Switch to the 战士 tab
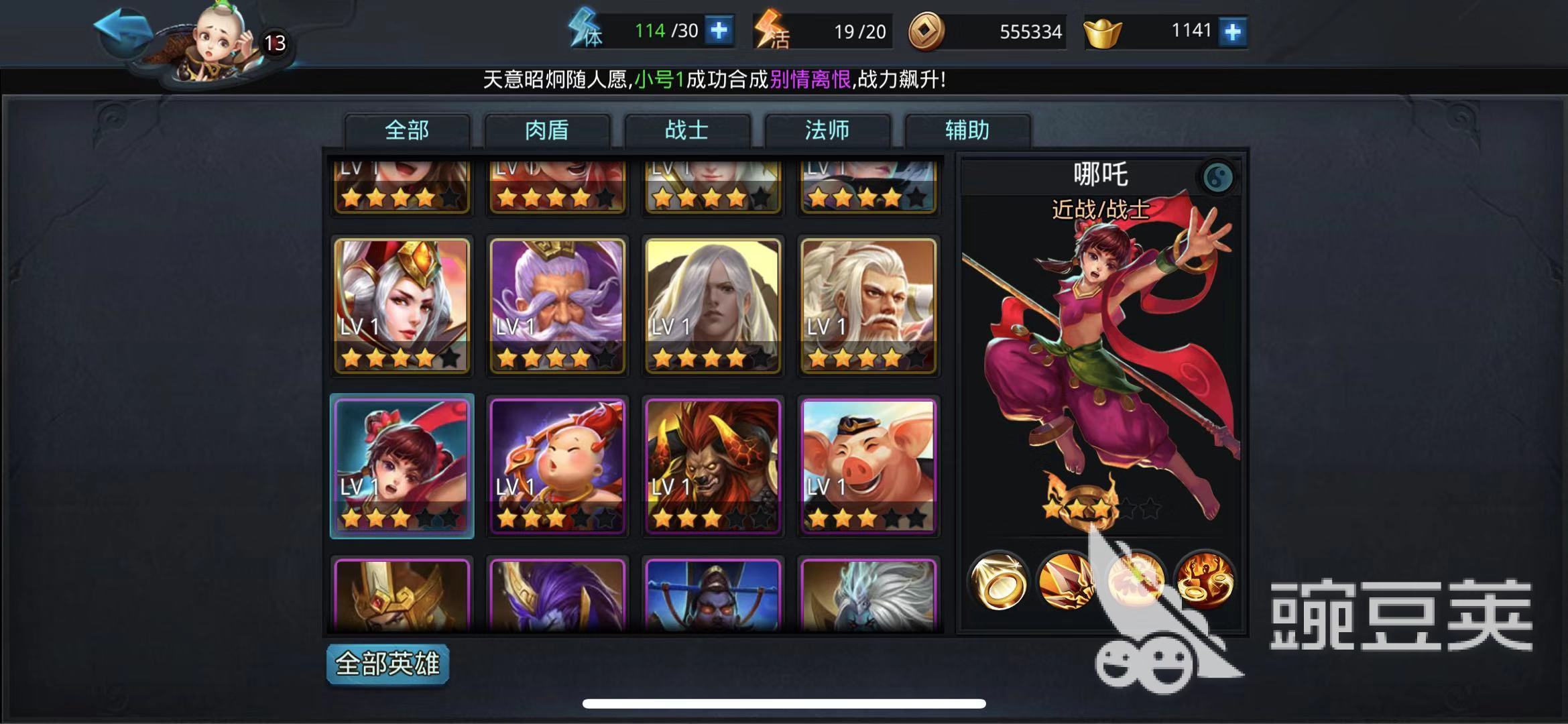Viewport: 1568px width, 724px height. (x=687, y=130)
